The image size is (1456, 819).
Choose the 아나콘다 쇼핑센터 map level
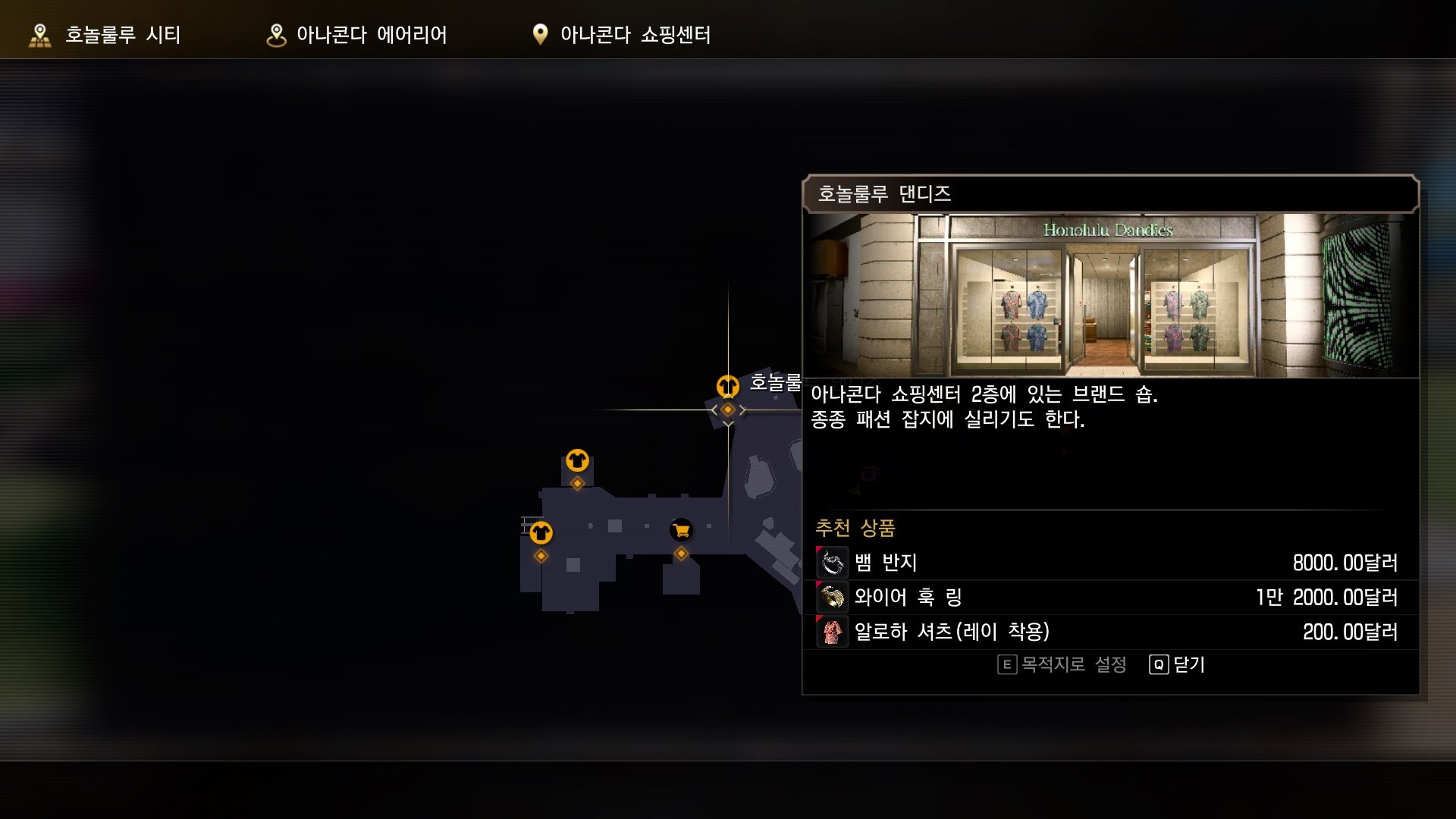(622, 35)
